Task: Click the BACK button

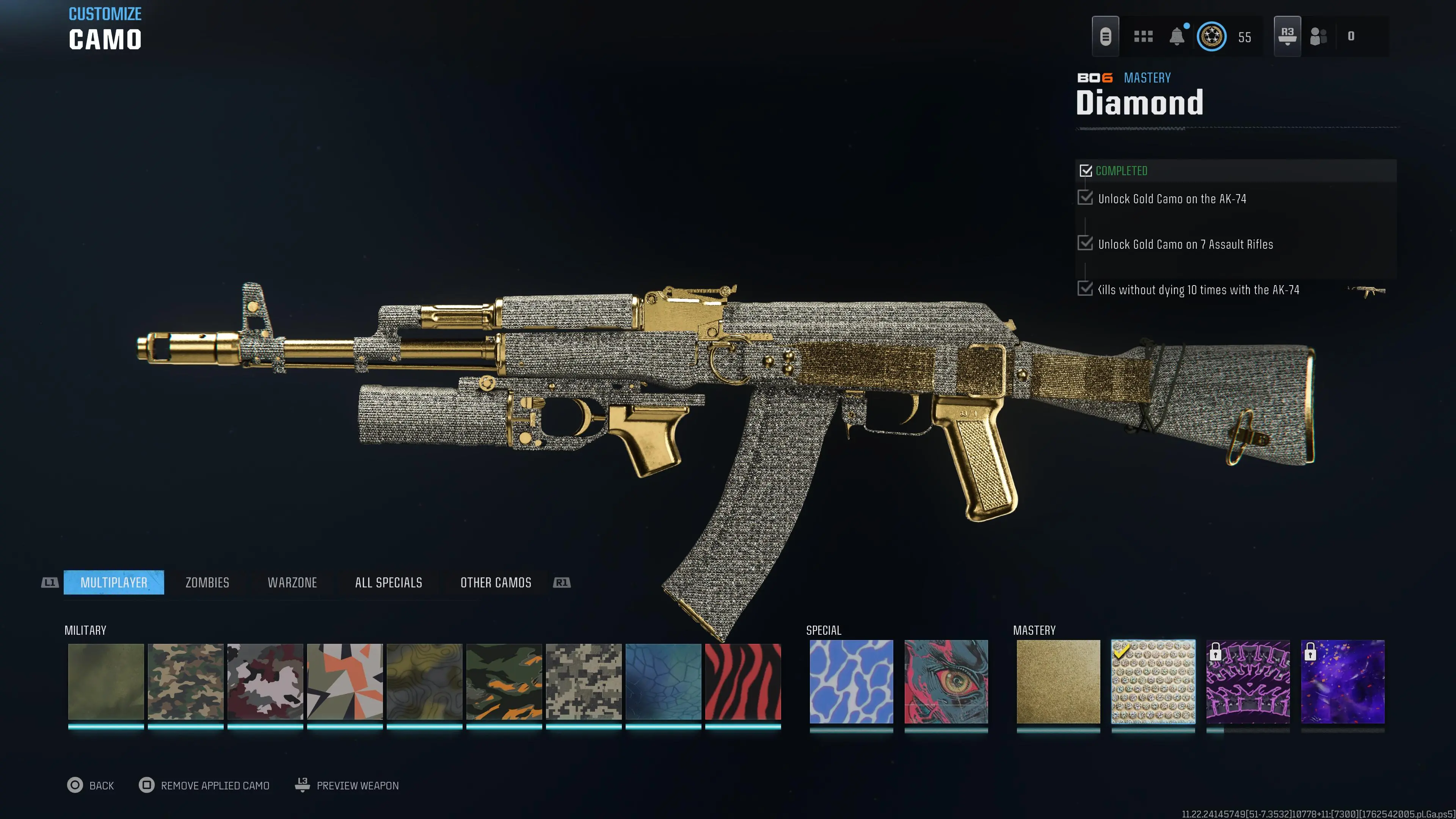Action: [91, 785]
